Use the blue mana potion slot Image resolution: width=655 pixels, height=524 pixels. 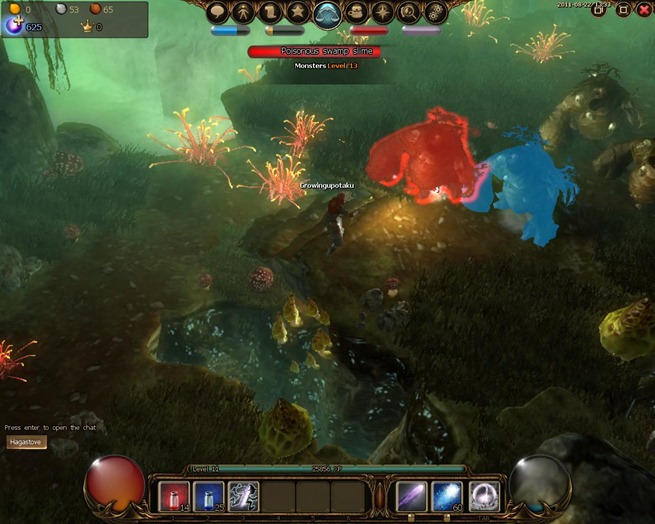(209, 496)
